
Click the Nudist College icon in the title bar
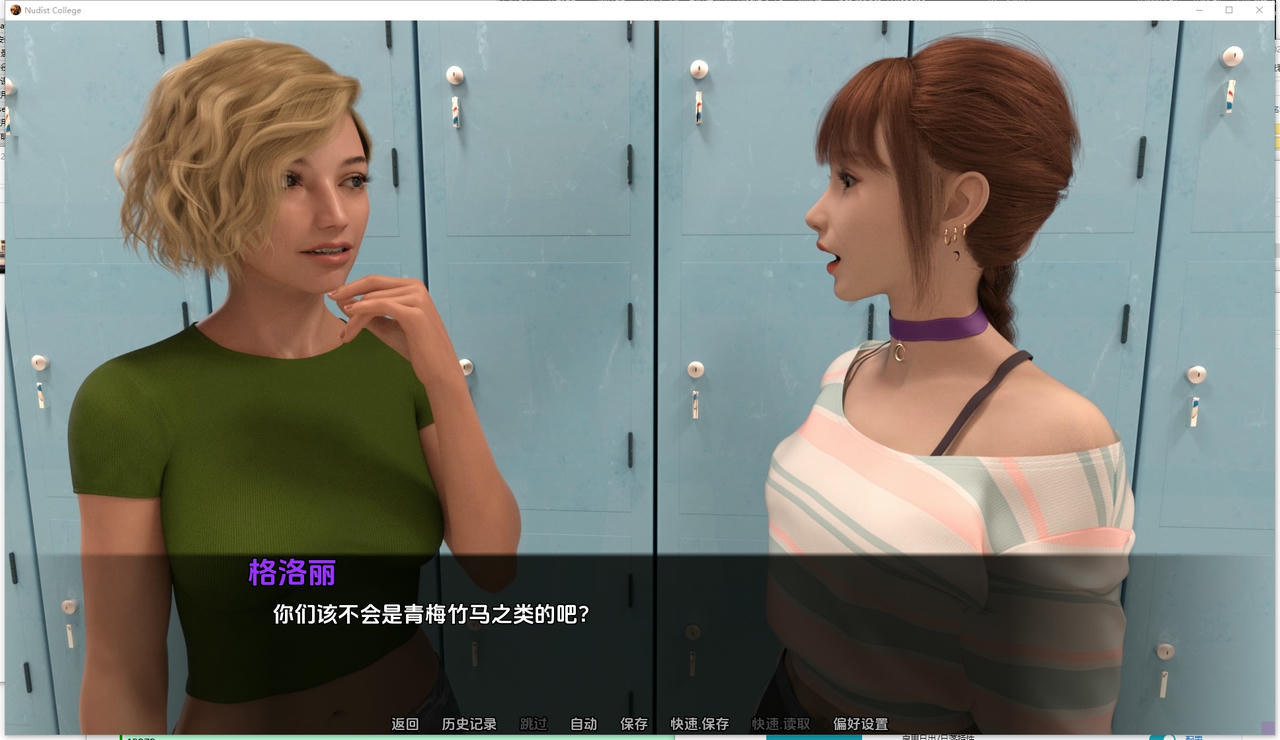click(14, 10)
